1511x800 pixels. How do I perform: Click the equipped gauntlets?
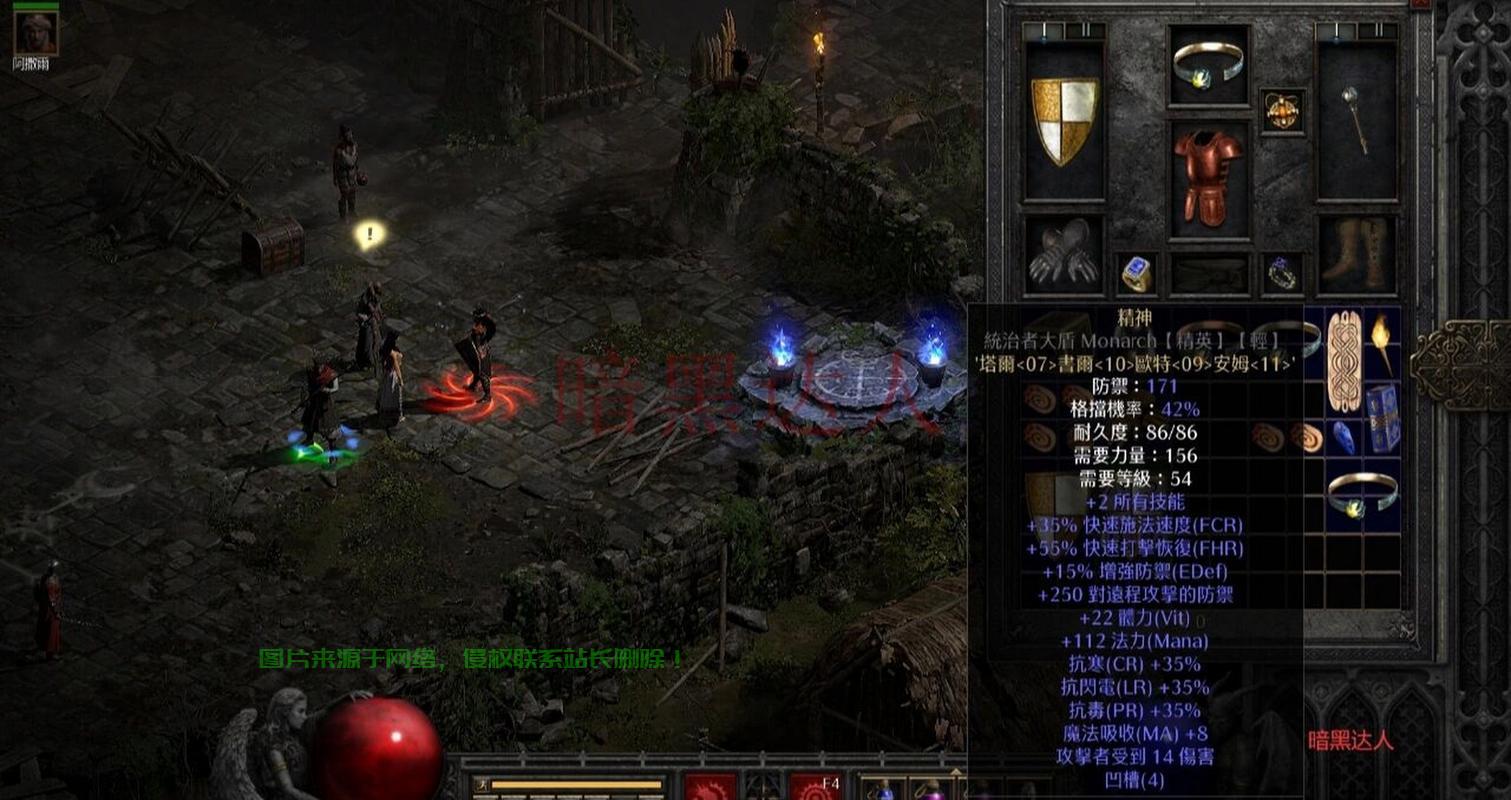1064,256
